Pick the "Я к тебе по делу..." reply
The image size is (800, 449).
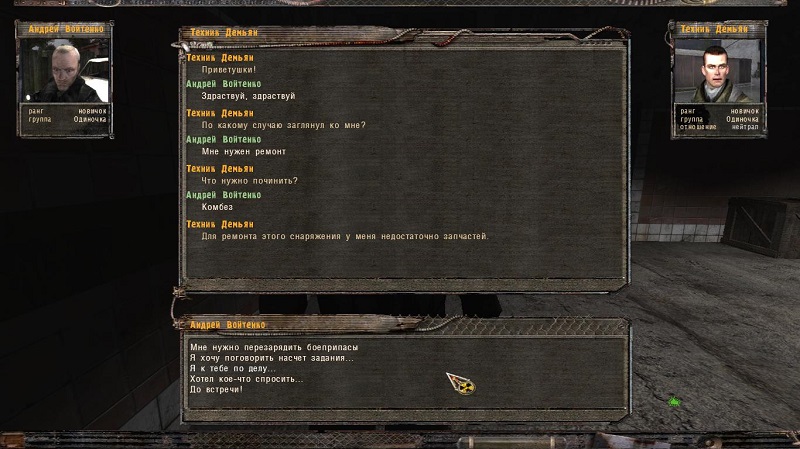pos(231,368)
